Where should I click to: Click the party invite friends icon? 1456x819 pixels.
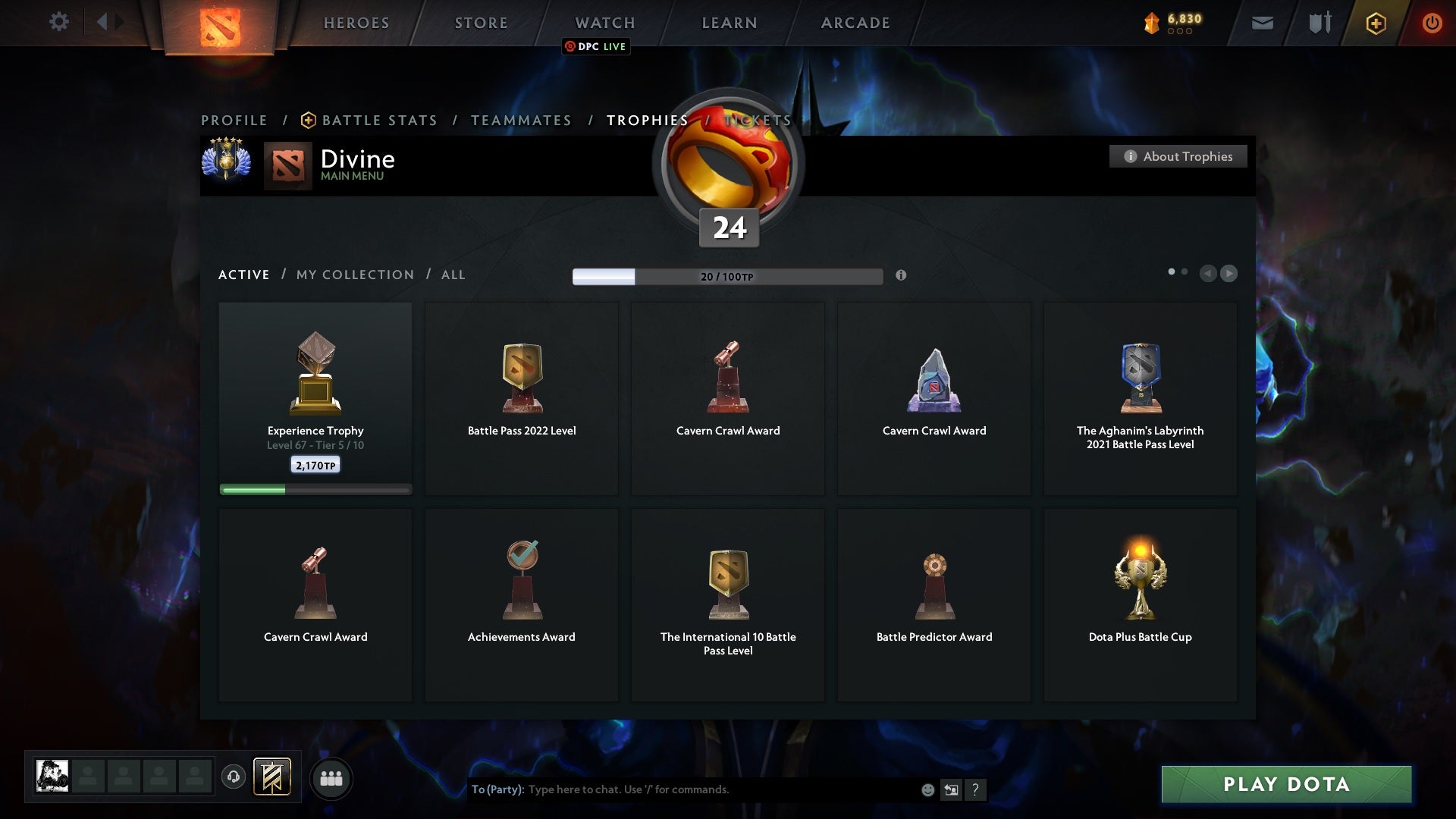tap(331, 778)
